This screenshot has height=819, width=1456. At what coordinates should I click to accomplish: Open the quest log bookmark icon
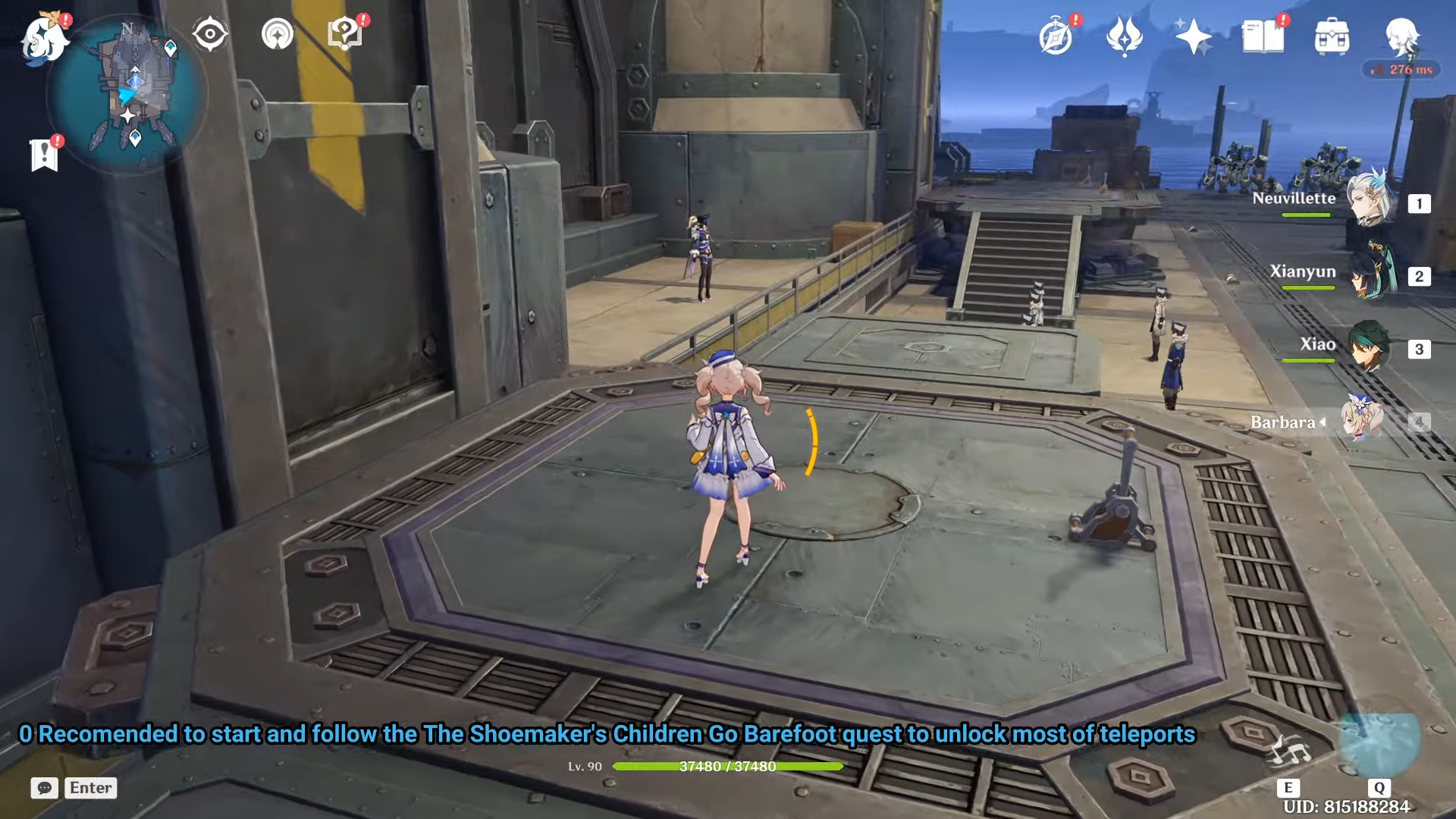point(44,155)
